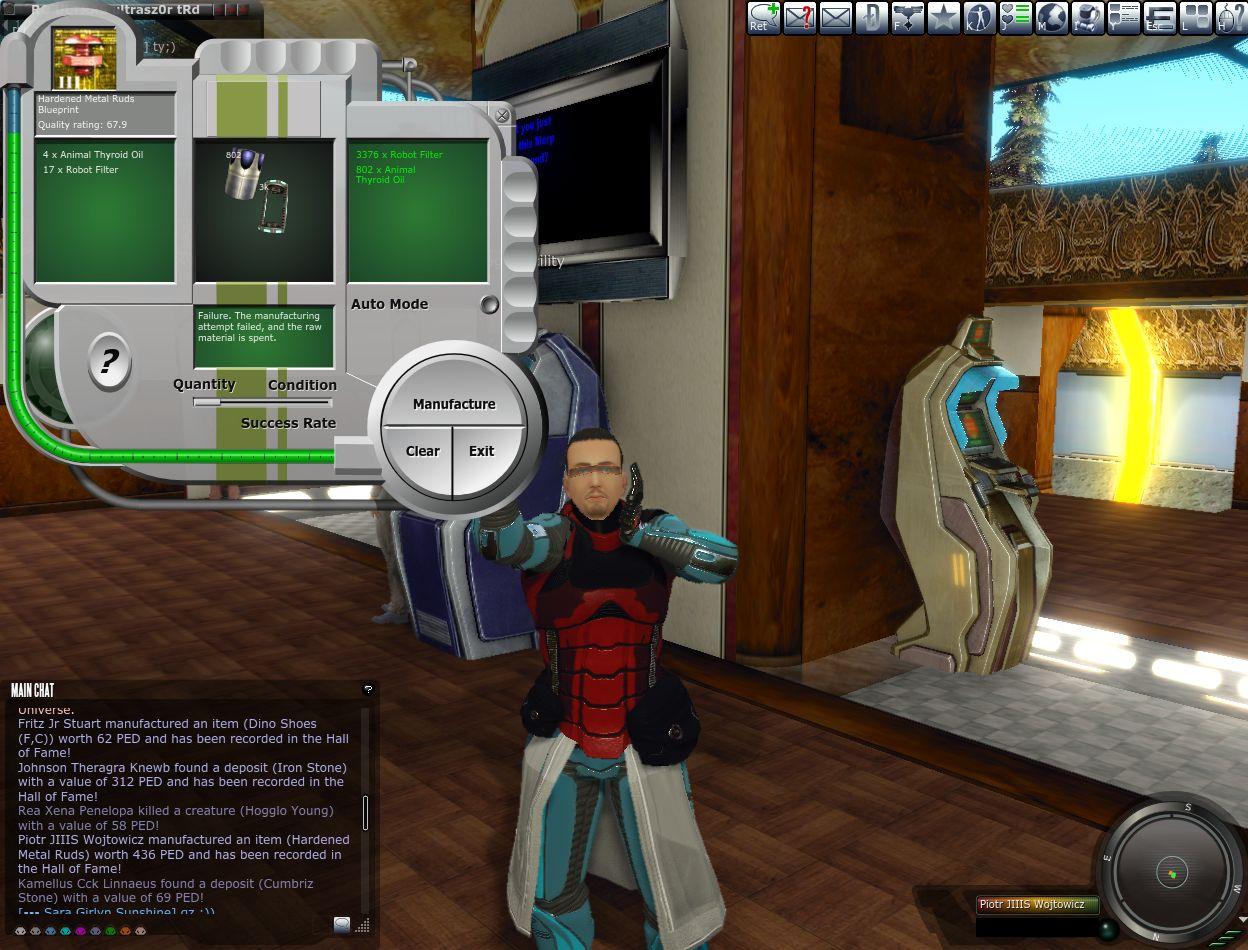1248x950 pixels.
Task: Click the Main Chat help question mark
Action: pos(367,689)
